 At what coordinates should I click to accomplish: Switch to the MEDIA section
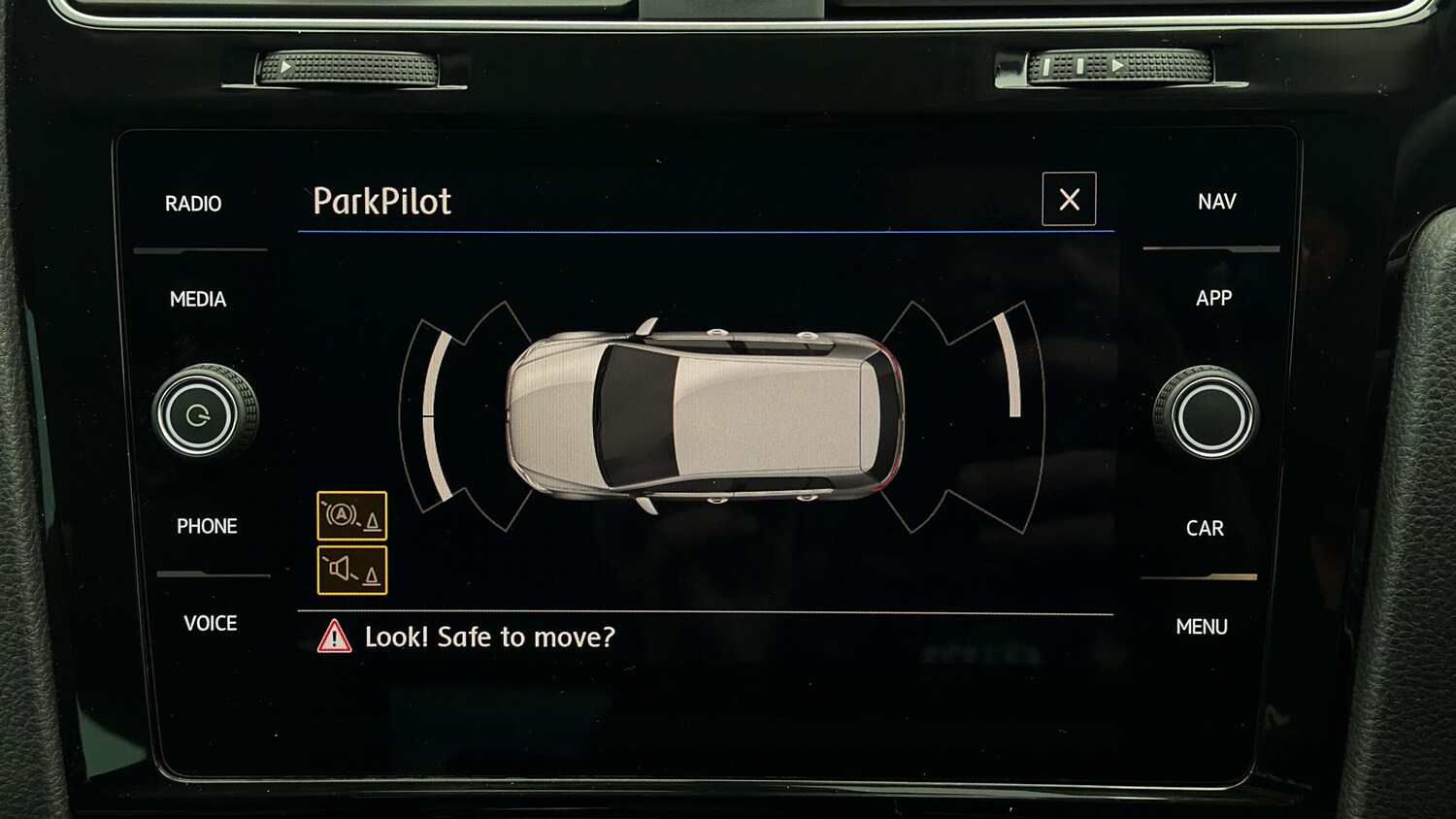200,300
